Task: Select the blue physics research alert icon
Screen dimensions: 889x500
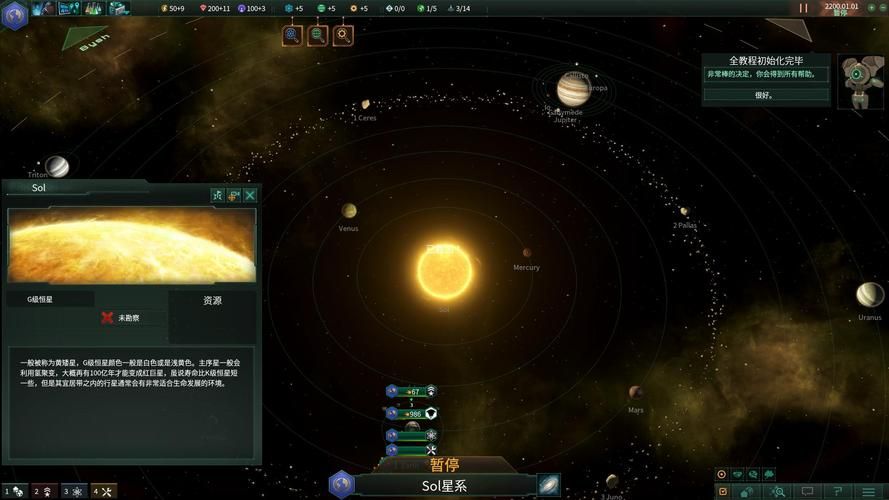Action: click(292, 35)
